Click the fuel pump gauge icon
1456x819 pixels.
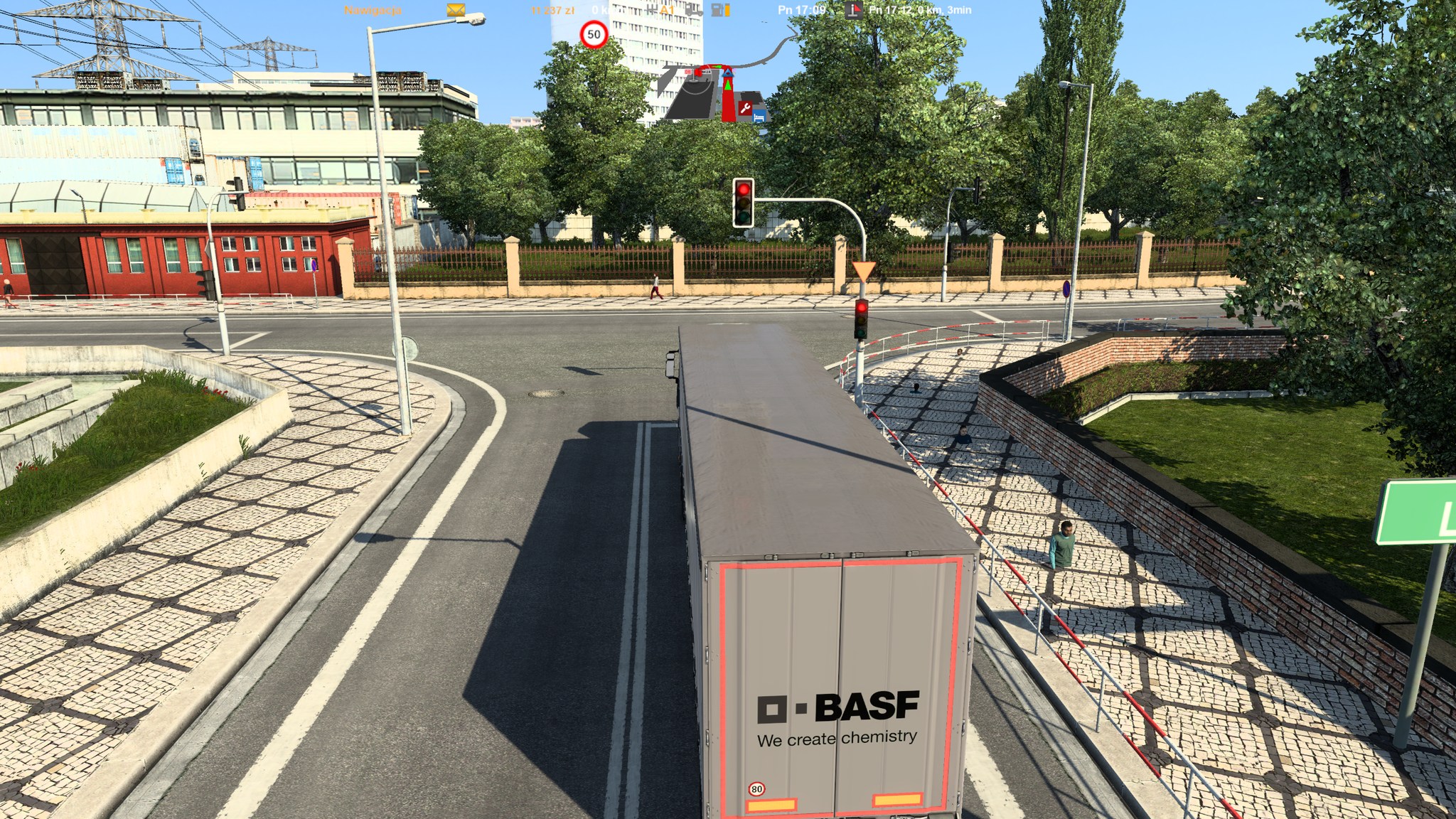click(x=721, y=10)
